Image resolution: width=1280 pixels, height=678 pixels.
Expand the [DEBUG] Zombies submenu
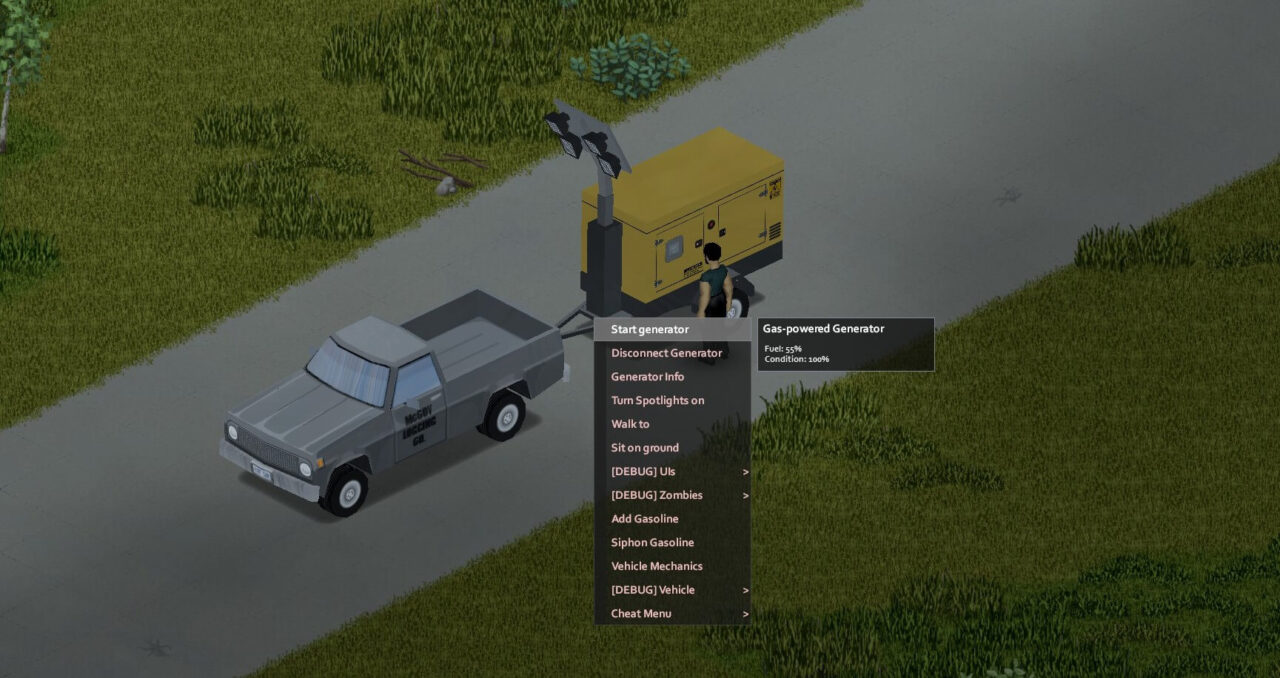click(657, 495)
